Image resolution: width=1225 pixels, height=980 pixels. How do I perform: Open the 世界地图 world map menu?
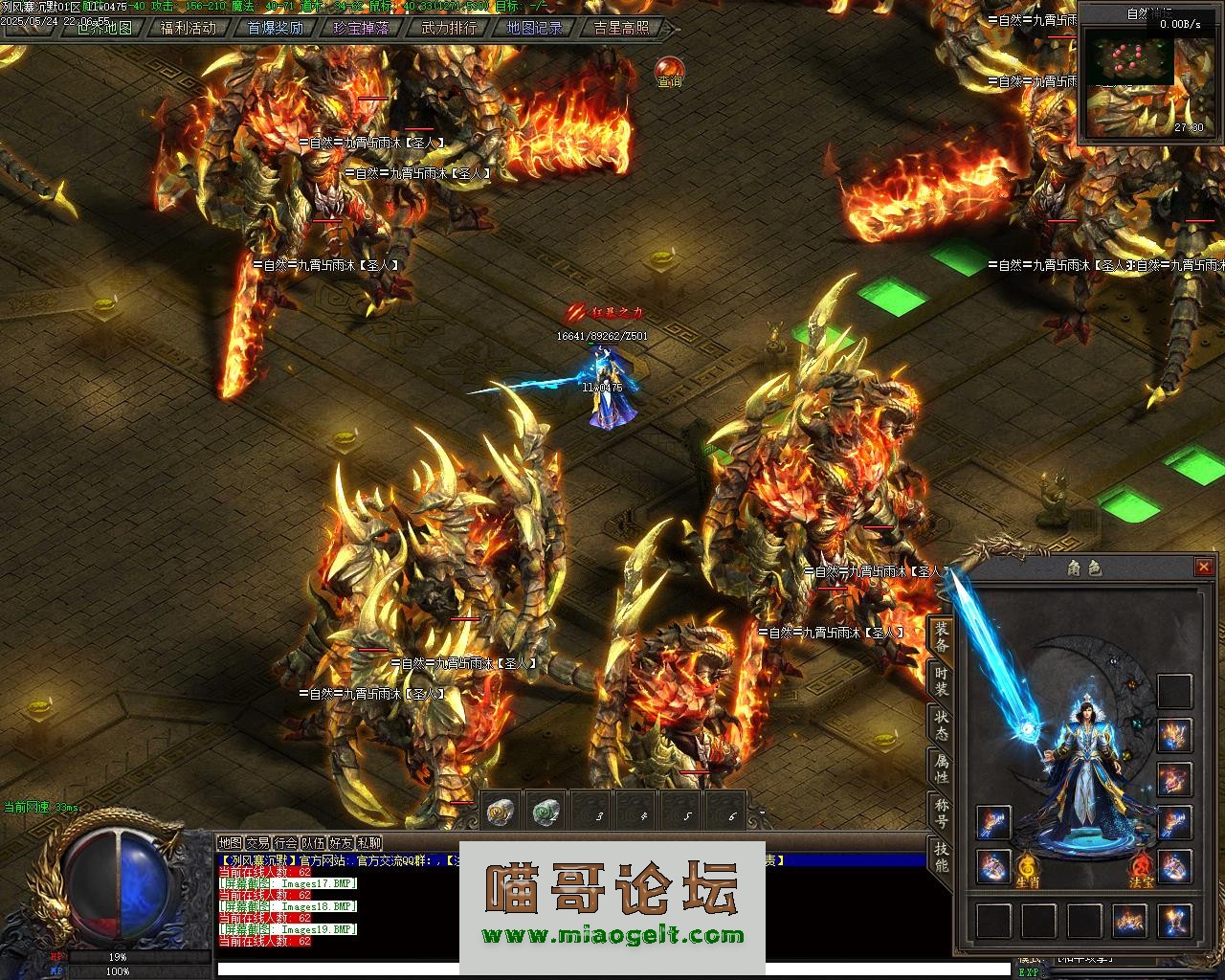[x=104, y=28]
